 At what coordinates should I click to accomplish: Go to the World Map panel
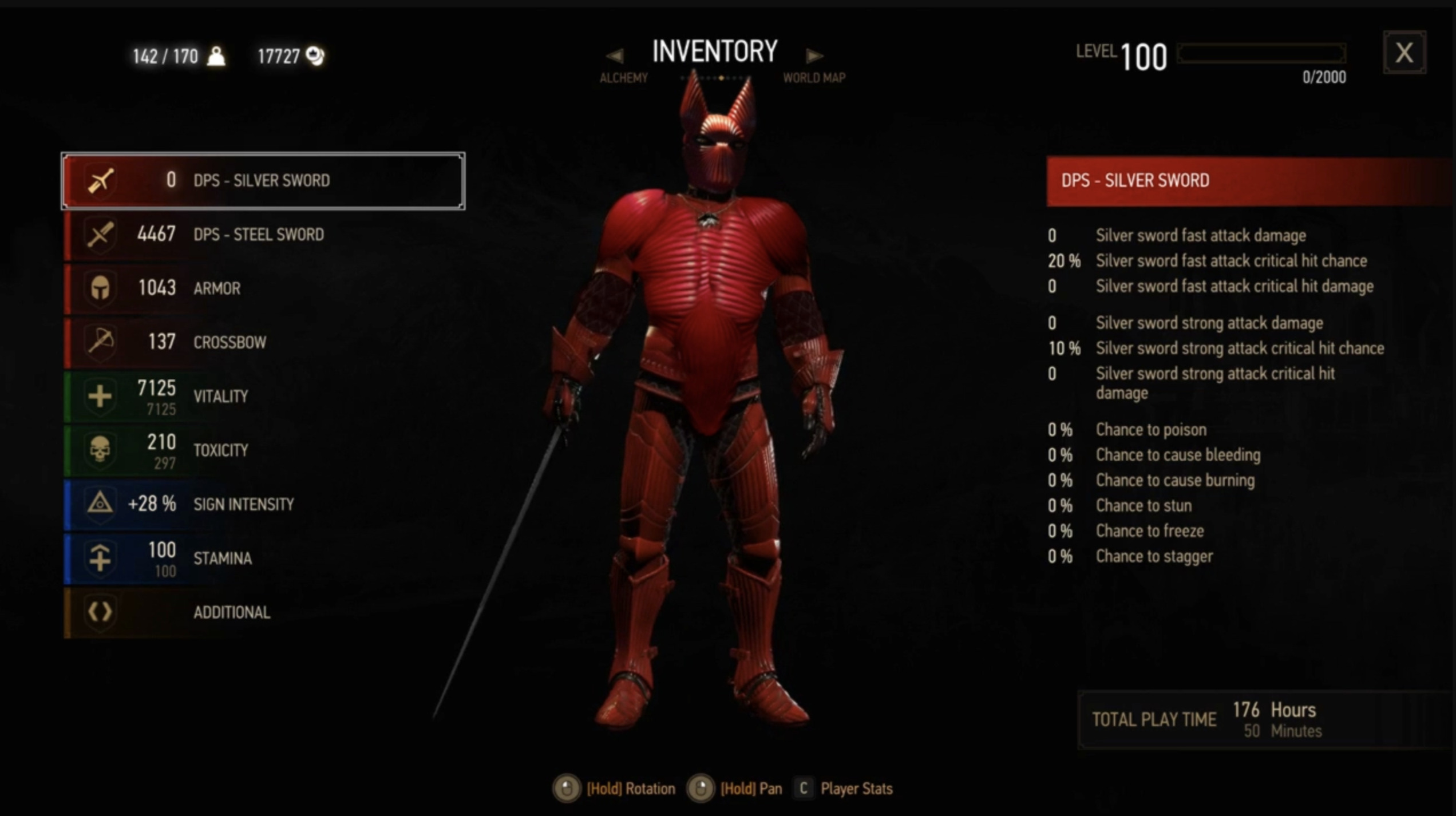(x=814, y=78)
